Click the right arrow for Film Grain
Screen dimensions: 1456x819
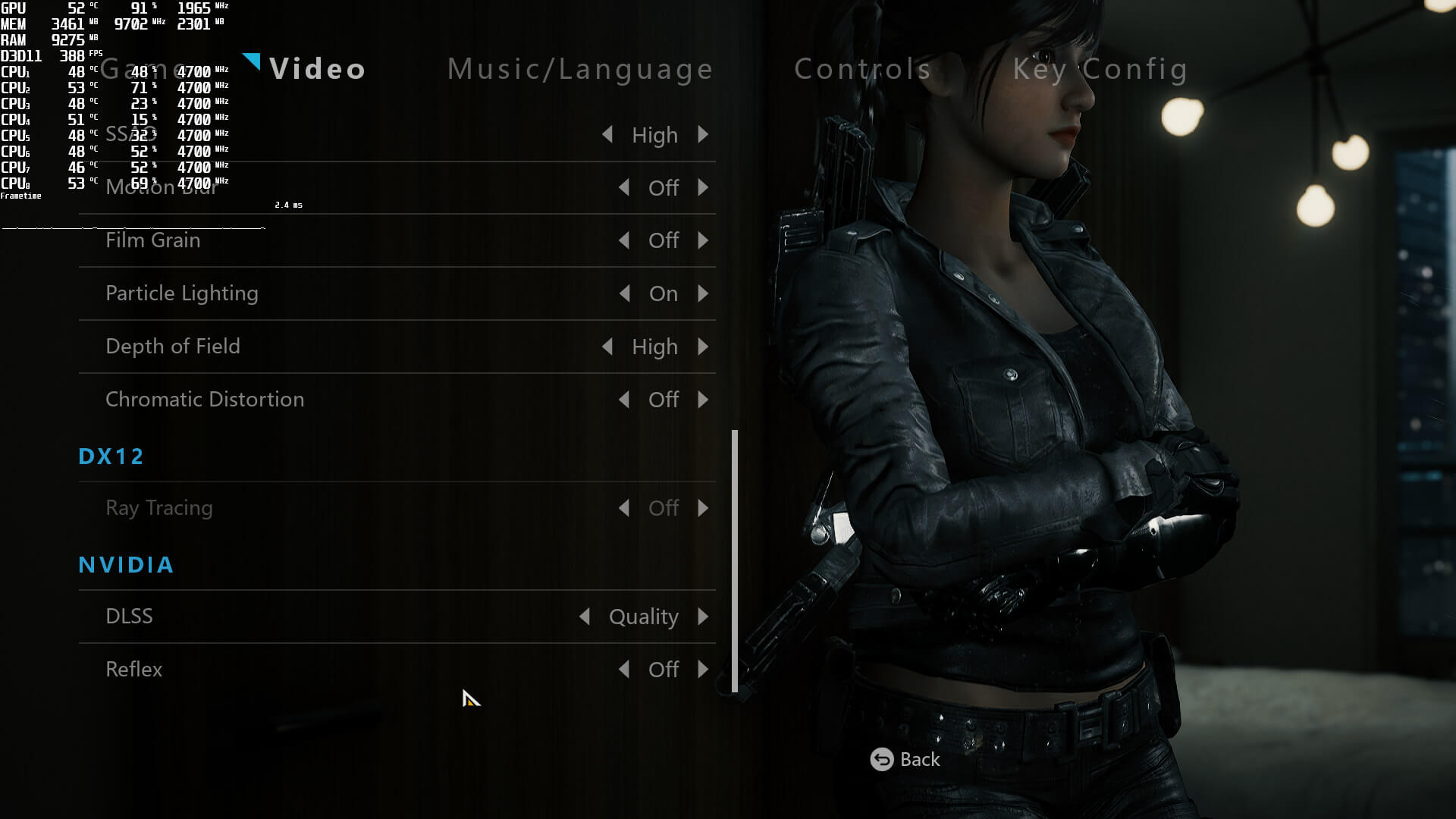tap(703, 240)
